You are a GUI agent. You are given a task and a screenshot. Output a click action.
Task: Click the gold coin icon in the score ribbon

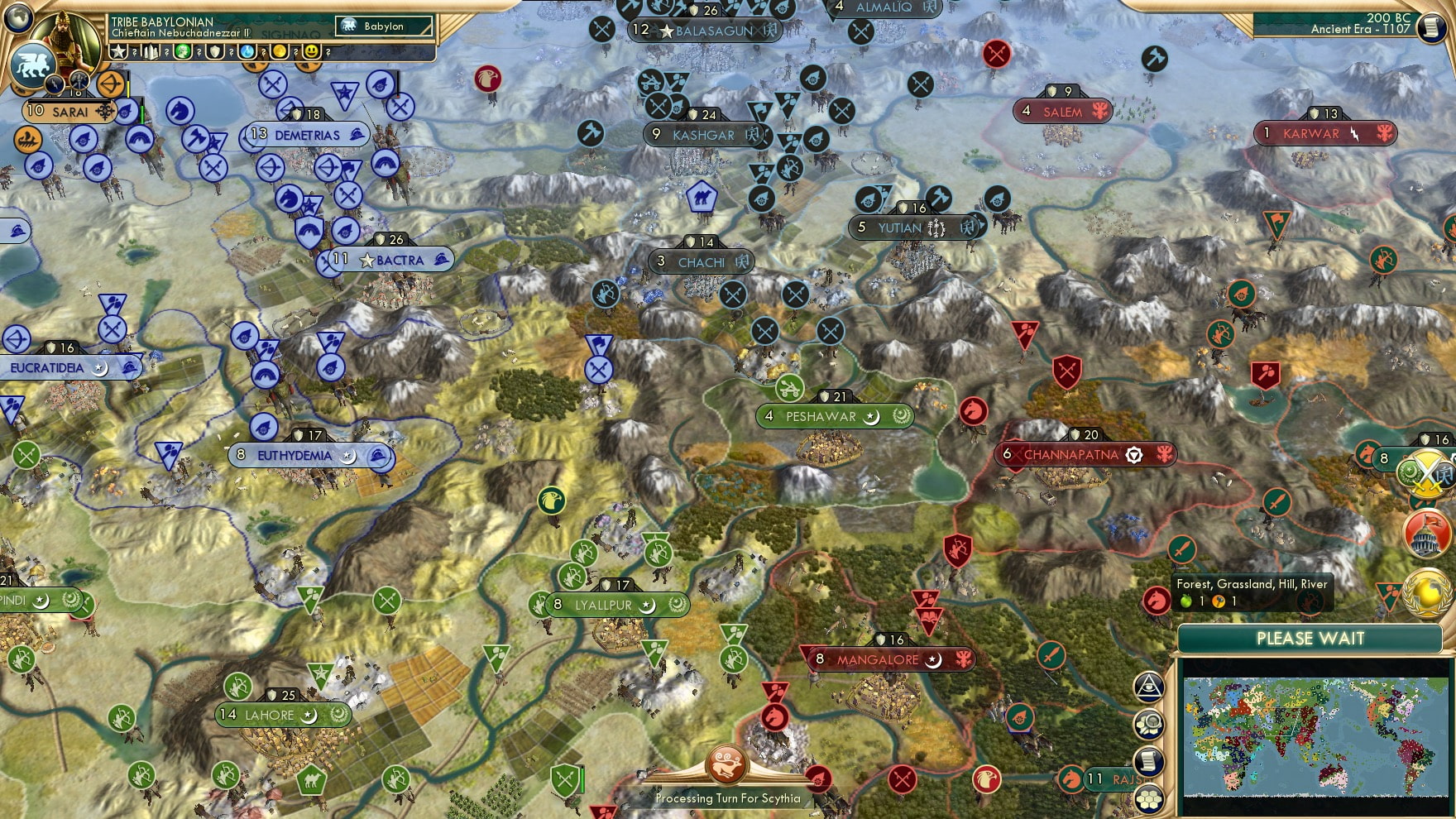pos(280,52)
